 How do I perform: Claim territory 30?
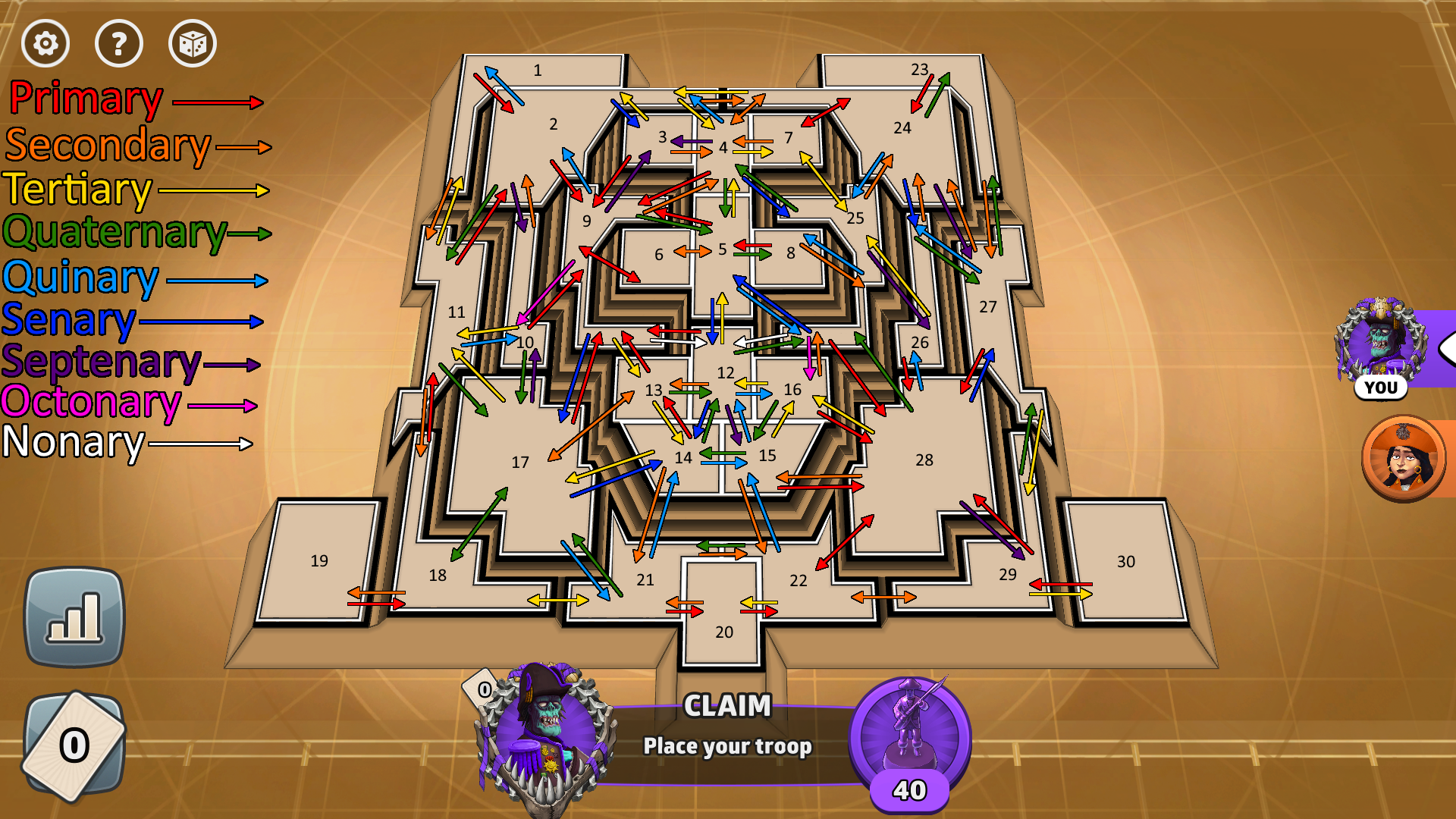[x=1125, y=562]
